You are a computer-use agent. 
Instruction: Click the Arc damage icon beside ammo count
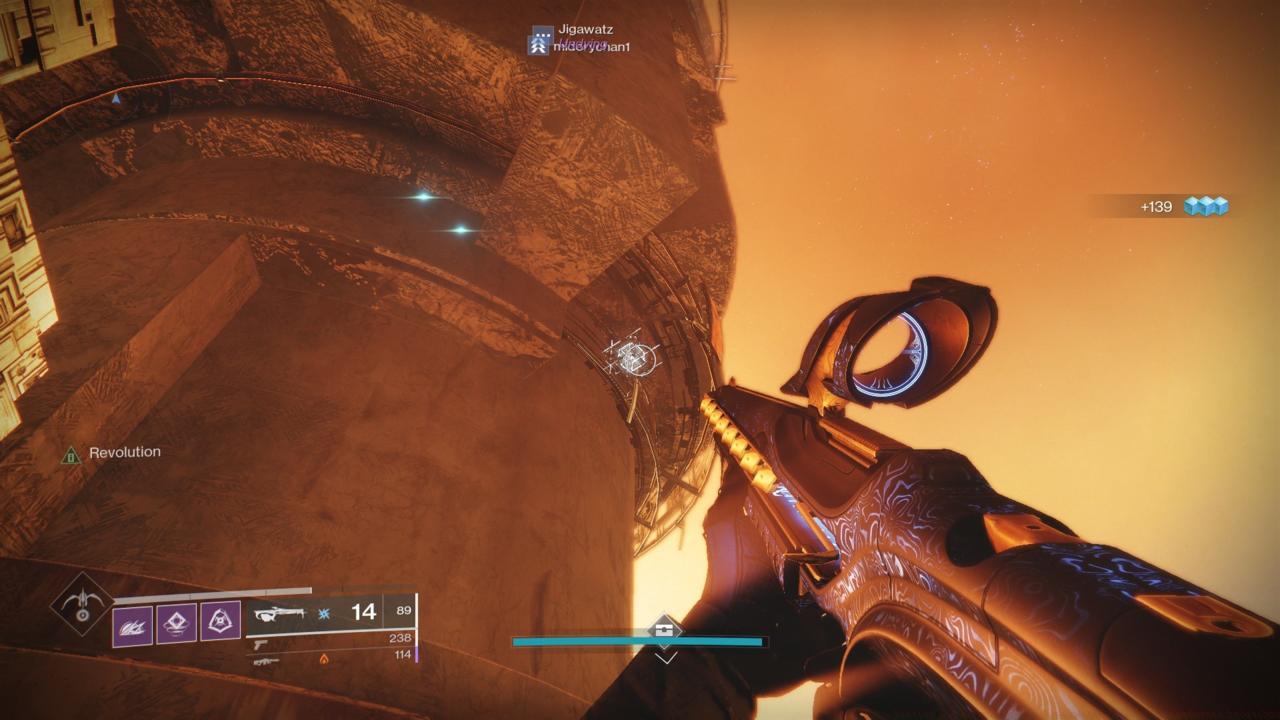(323, 612)
